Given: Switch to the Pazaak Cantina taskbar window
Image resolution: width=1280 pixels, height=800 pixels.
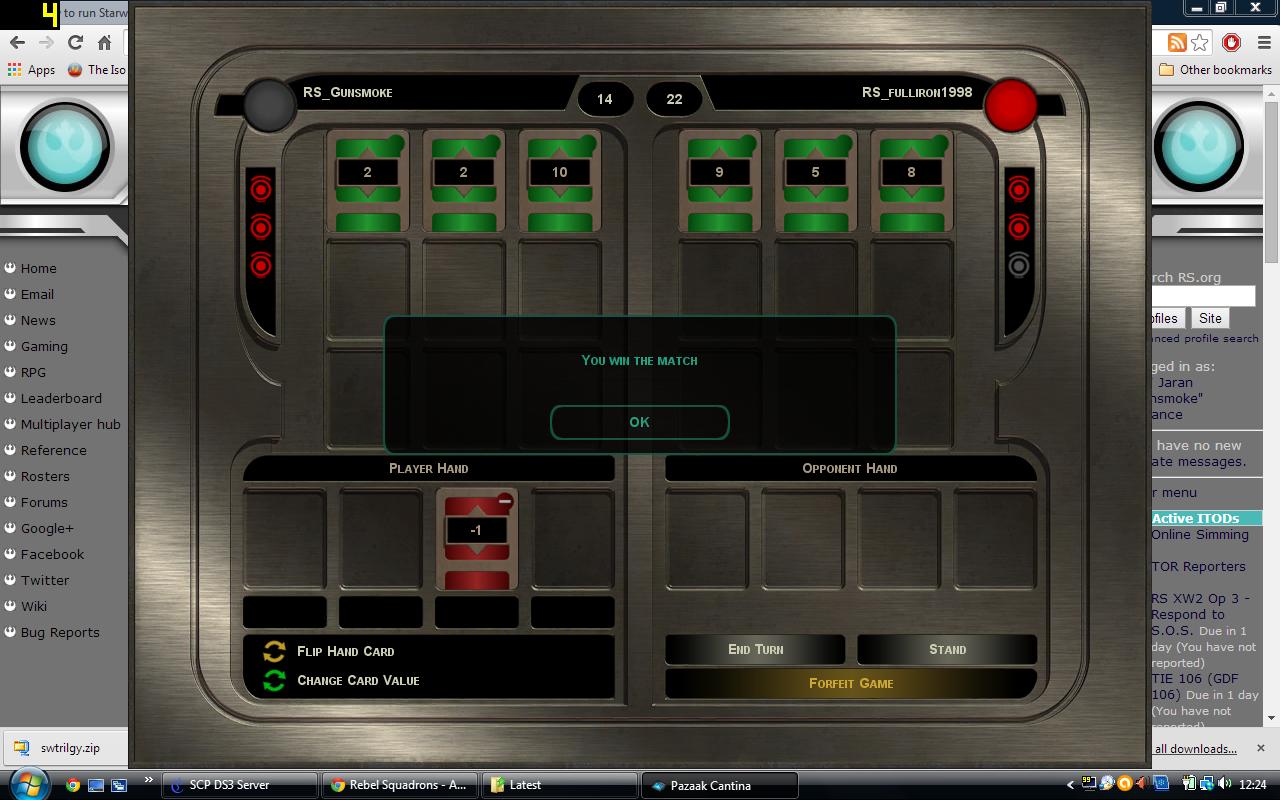Looking at the screenshot, I should coord(719,785).
